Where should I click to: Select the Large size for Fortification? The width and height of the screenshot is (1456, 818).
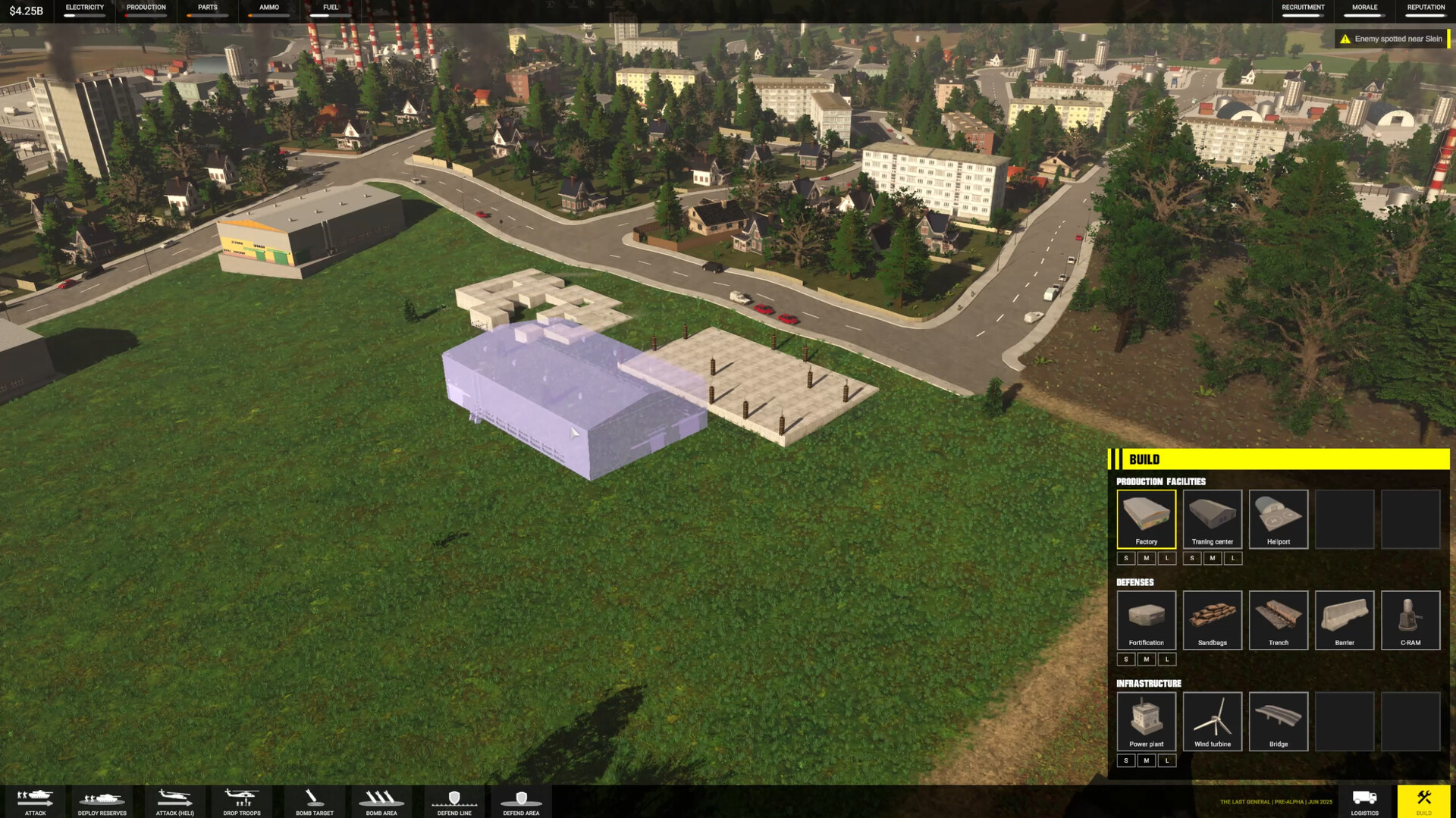[x=1167, y=659]
